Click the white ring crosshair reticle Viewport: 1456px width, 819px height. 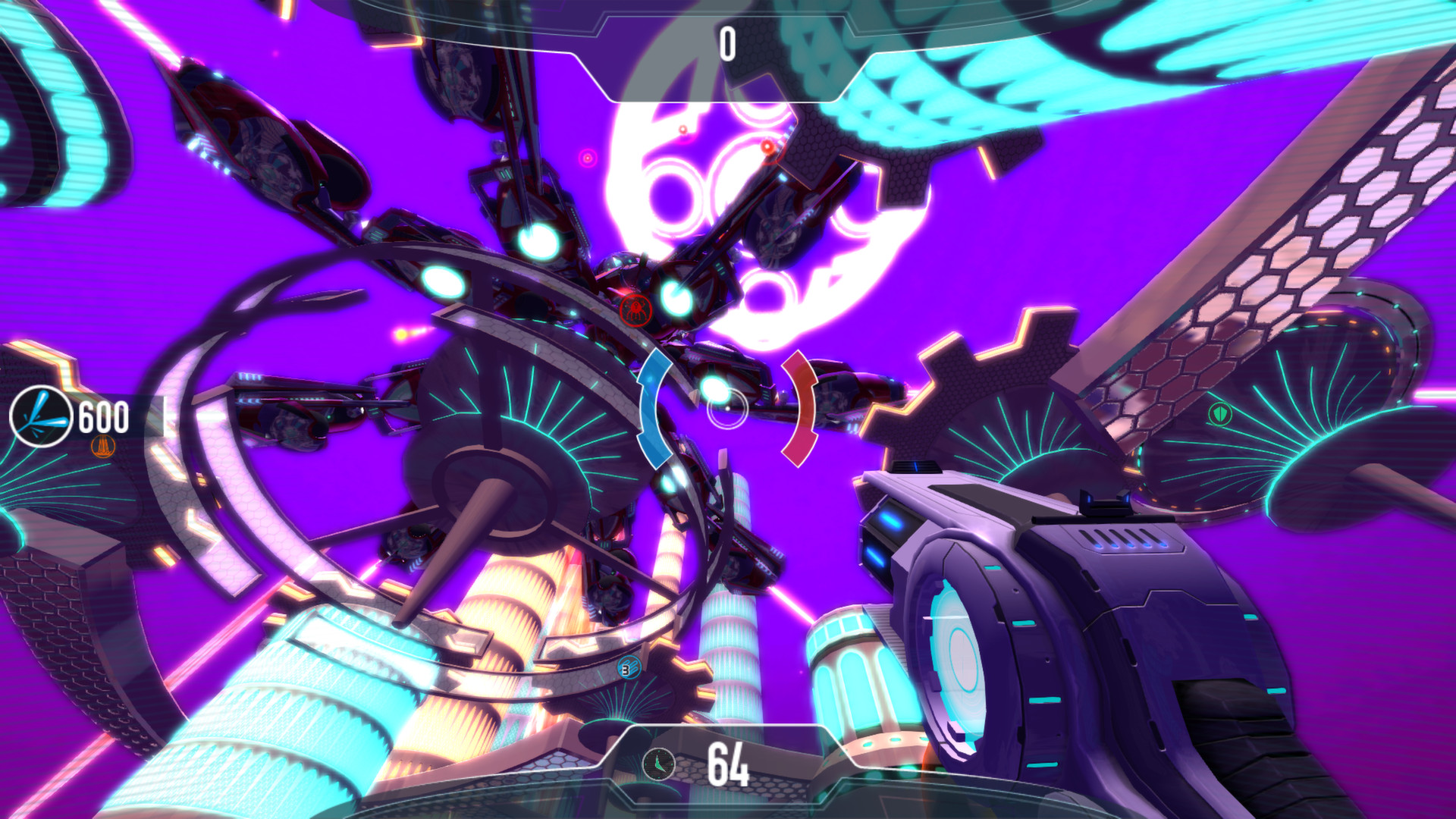[x=726, y=407]
